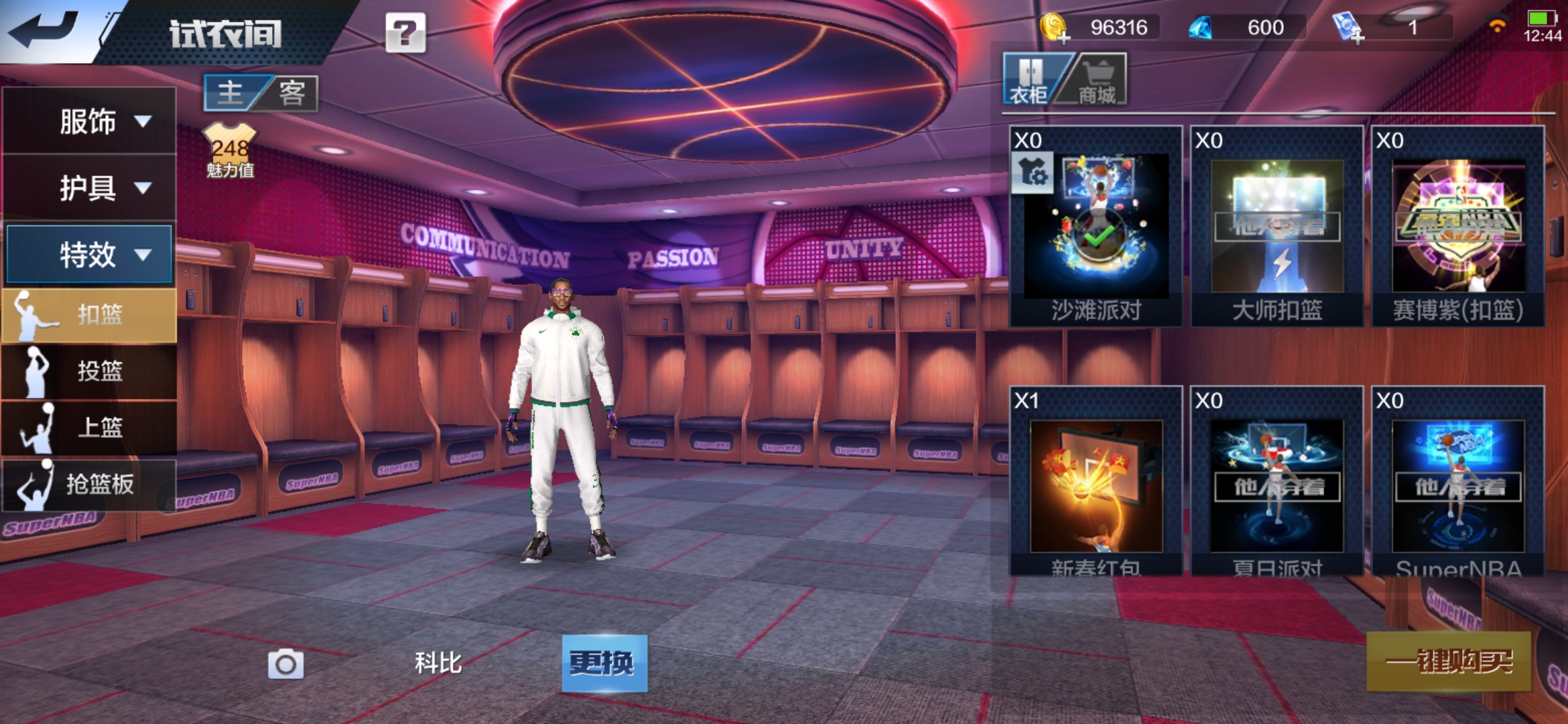Open the question mark help button
1568x724 pixels.
tap(405, 32)
